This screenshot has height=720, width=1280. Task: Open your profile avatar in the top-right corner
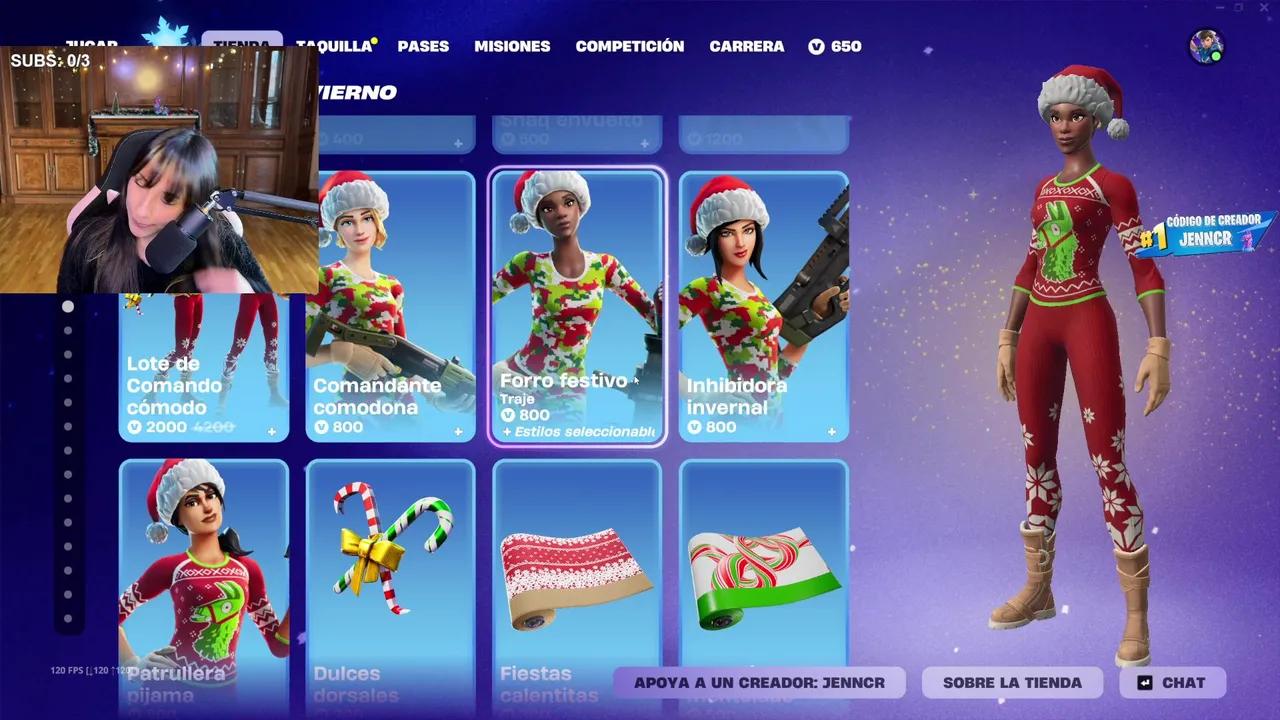(1204, 44)
